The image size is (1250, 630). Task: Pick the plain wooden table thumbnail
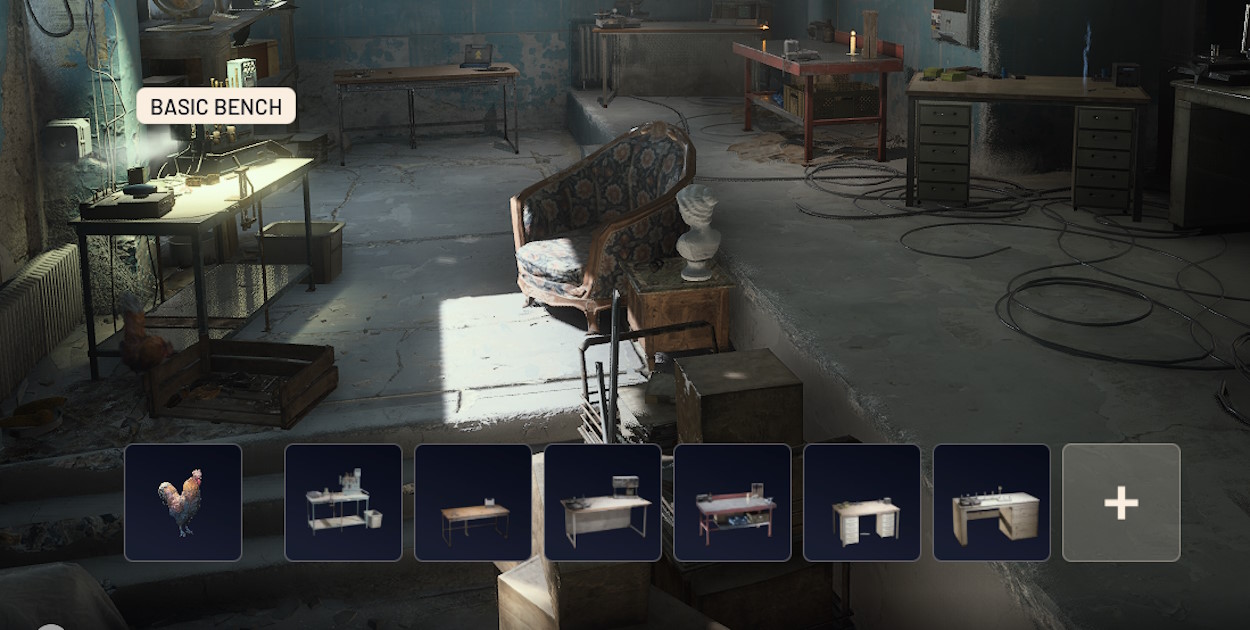point(473,502)
